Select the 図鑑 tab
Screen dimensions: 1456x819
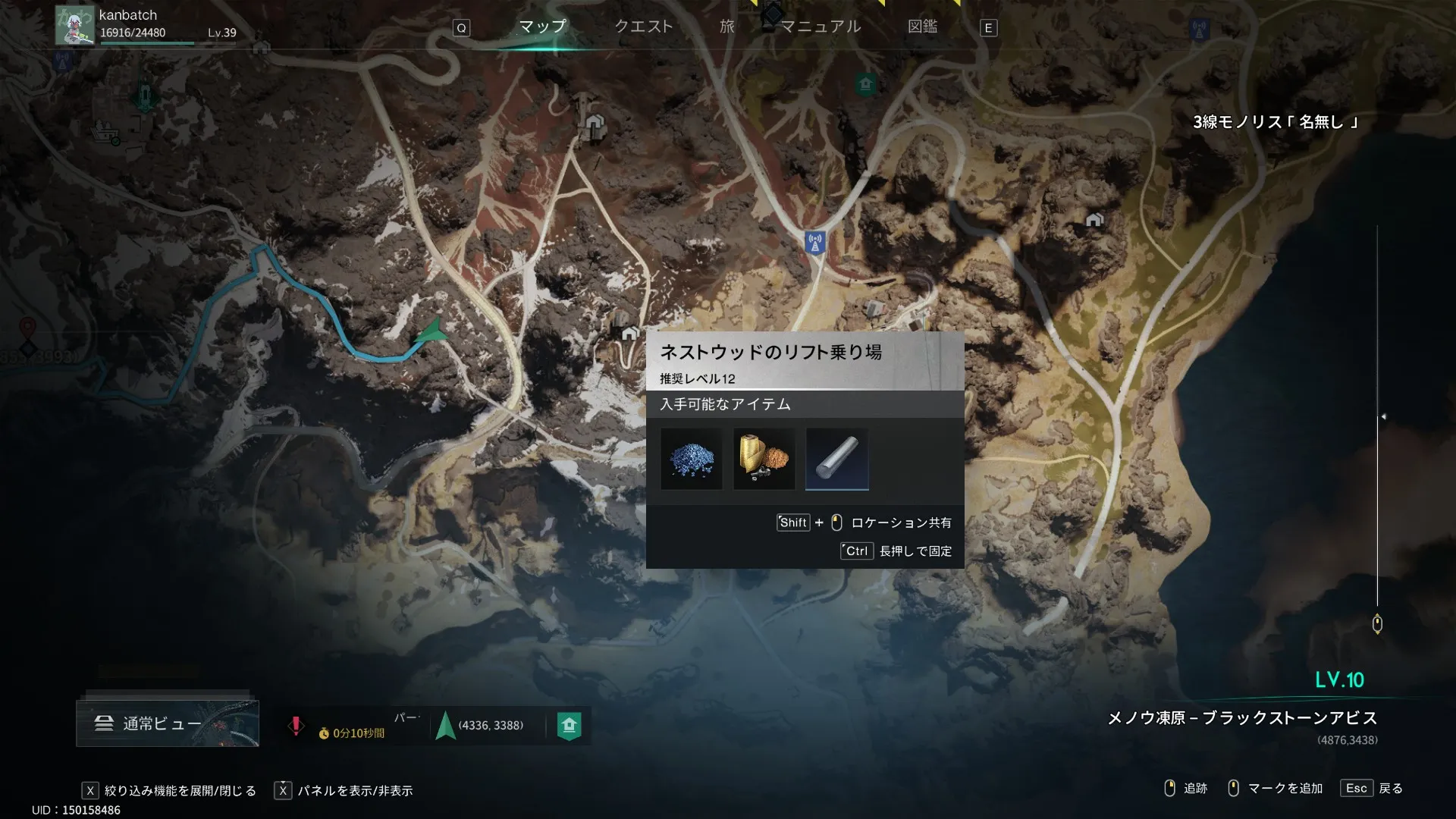pyautogui.click(x=922, y=27)
